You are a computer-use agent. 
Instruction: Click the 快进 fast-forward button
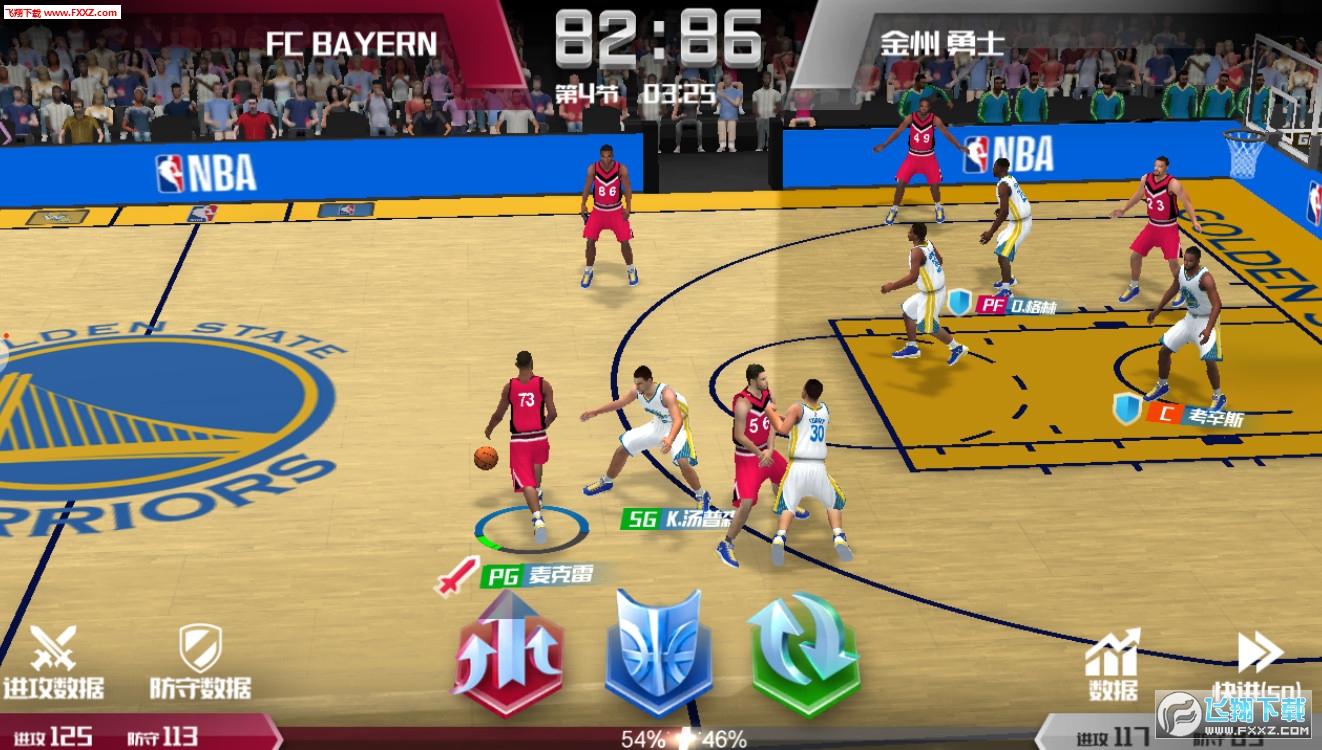pos(1260,664)
